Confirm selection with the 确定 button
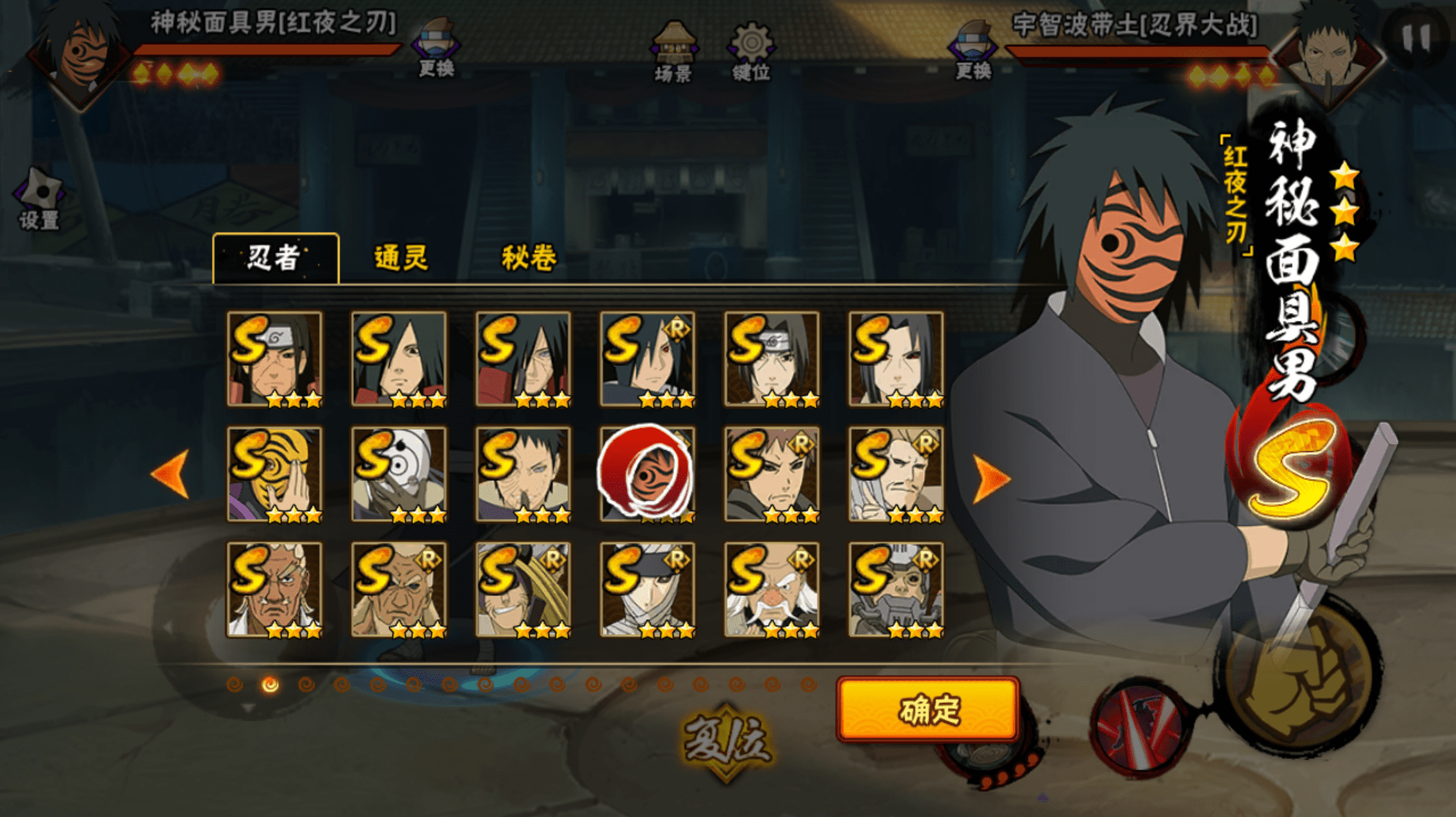Screen dimensions: 1456x817 click(x=927, y=710)
